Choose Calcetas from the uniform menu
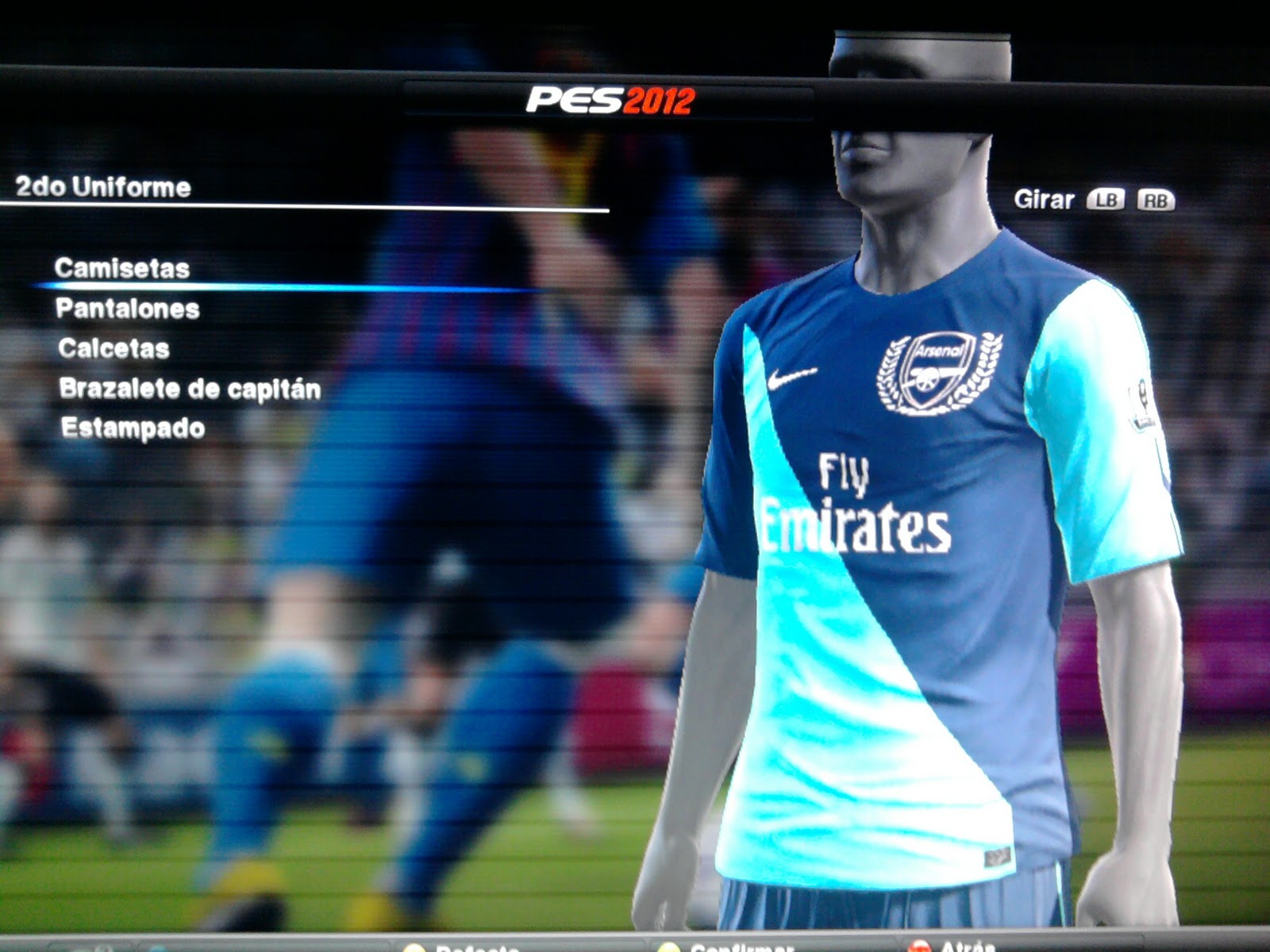 tap(114, 348)
